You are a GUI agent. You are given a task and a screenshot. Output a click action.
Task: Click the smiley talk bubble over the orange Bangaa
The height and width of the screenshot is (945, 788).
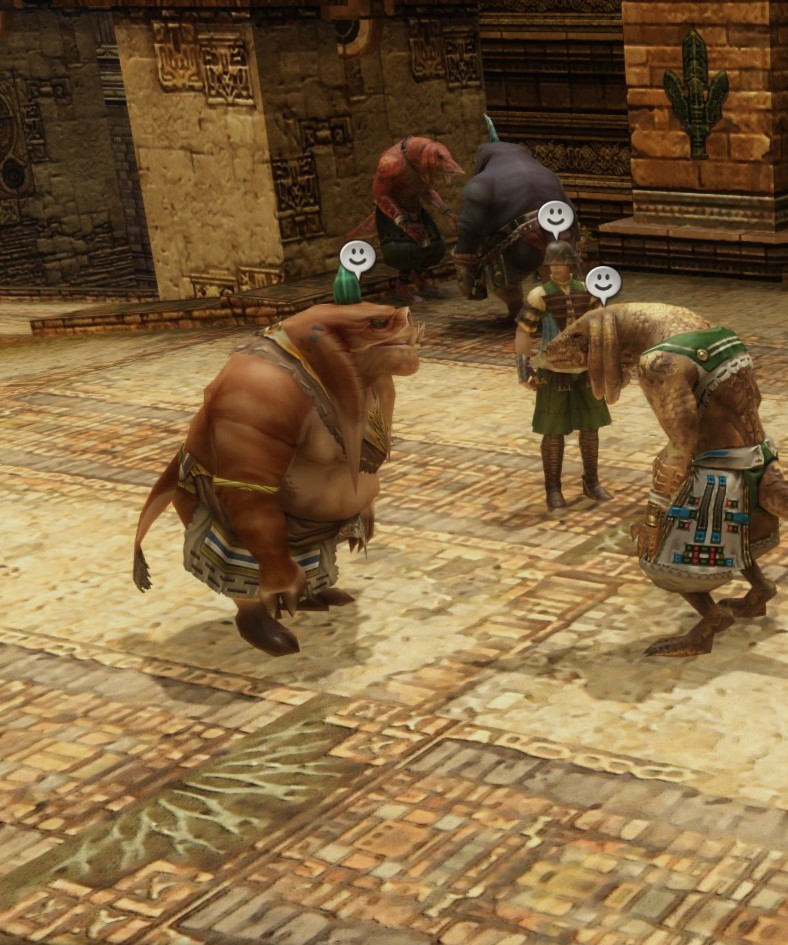point(357,258)
